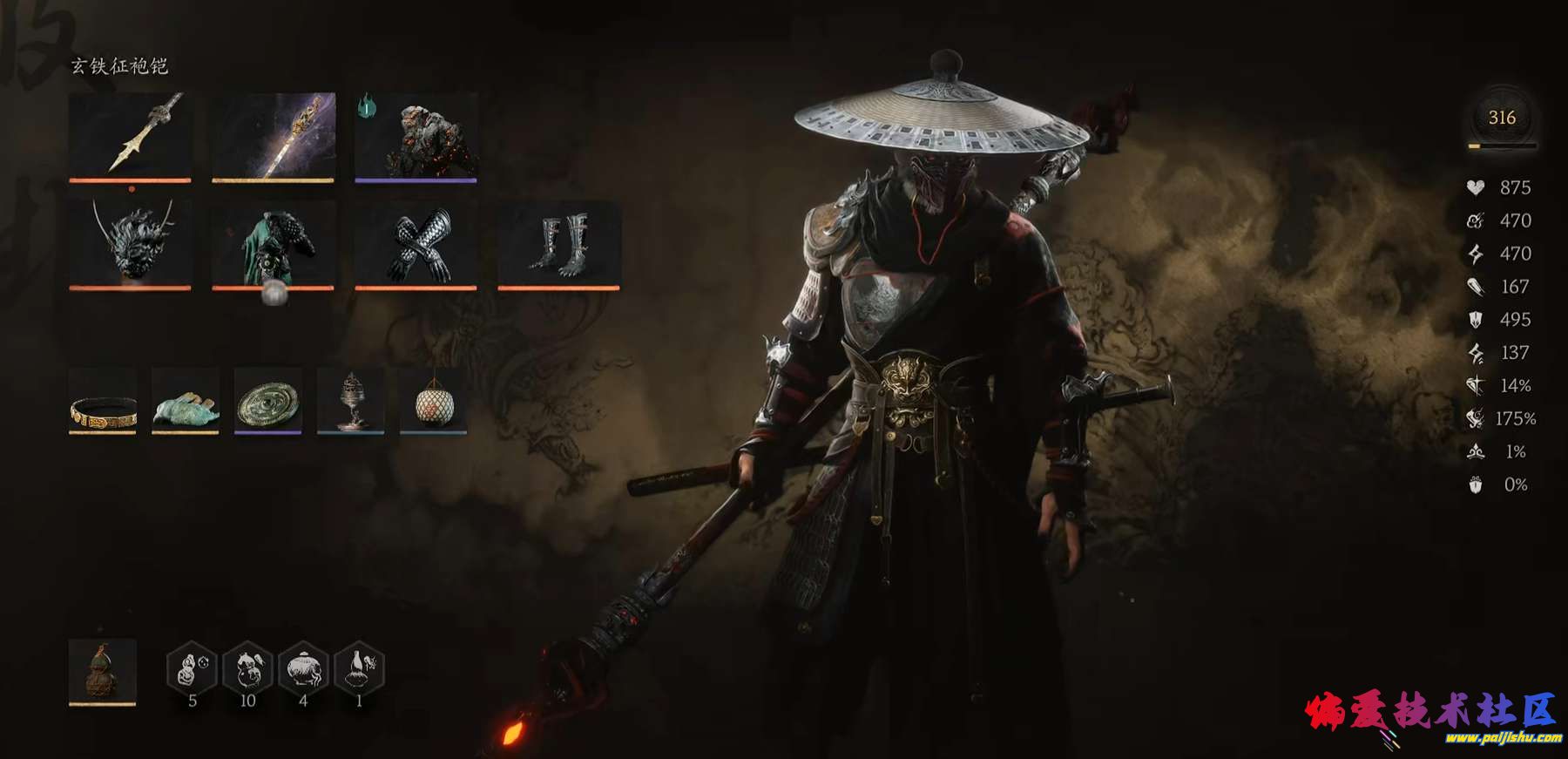Image resolution: width=1568 pixels, height=759 pixels.
Task: Choose the hexagon pot icon showing 4
Action: point(303,668)
